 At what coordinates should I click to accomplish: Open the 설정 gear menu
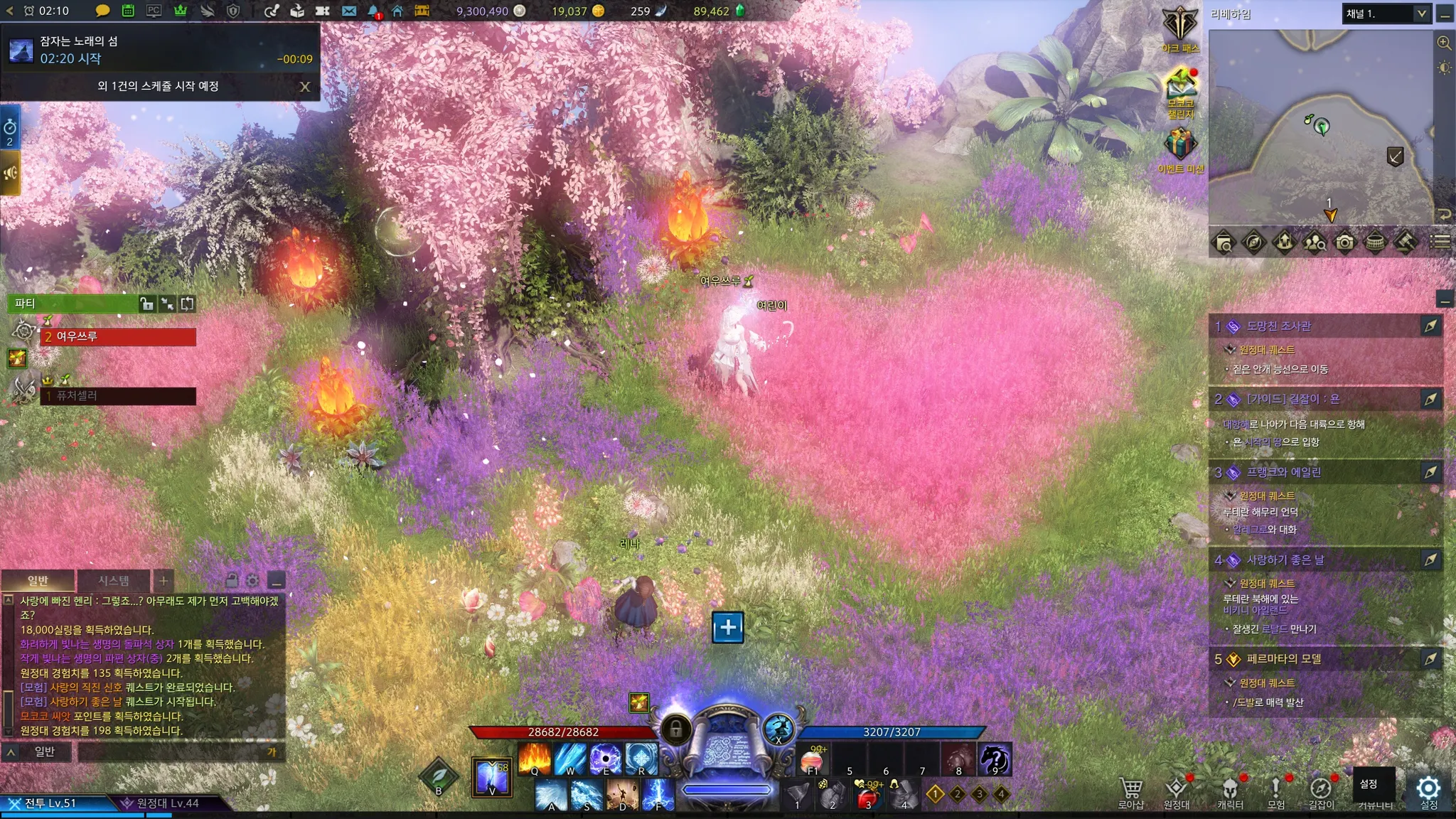1428,791
